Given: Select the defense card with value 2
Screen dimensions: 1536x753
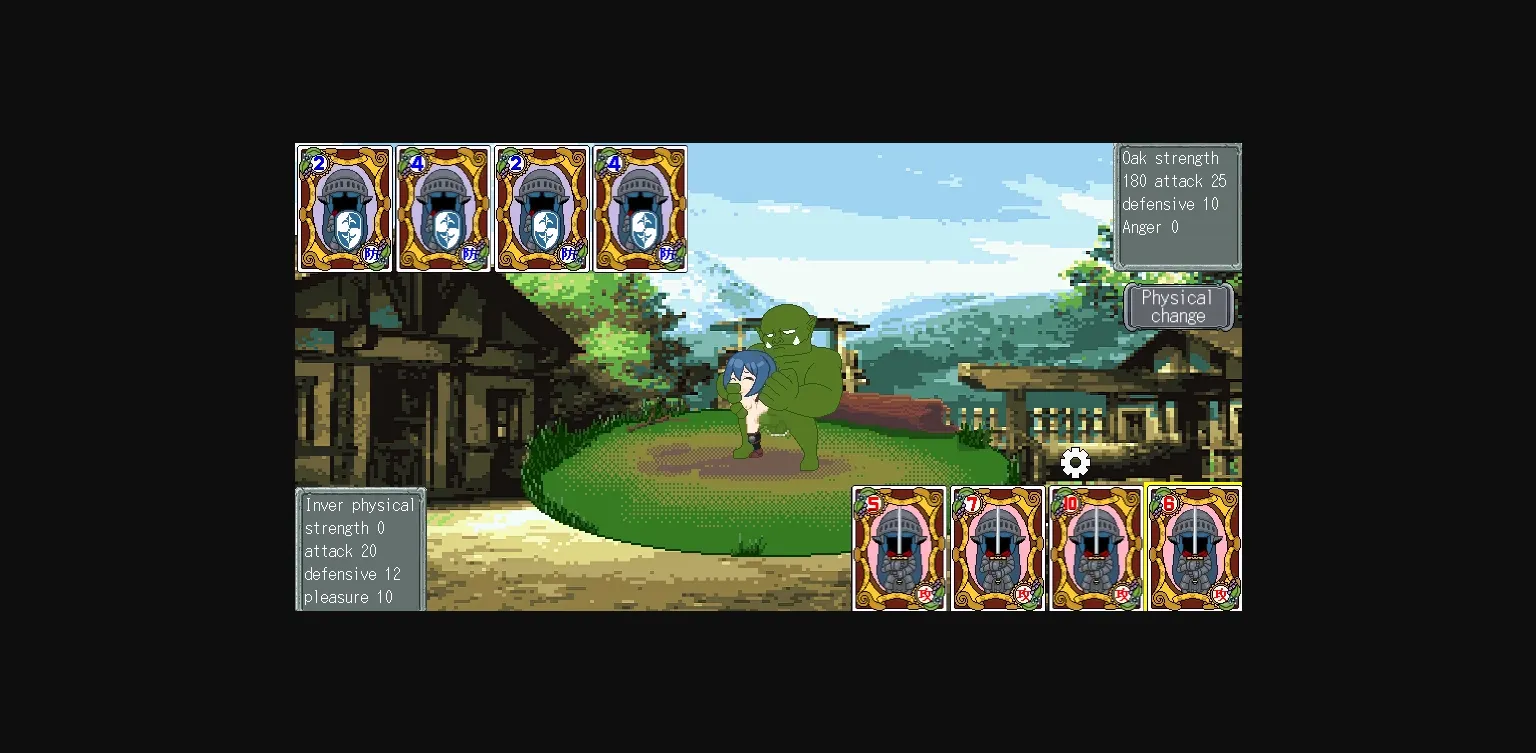Looking at the screenshot, I should pyautogui.click(x=344, y=208).
